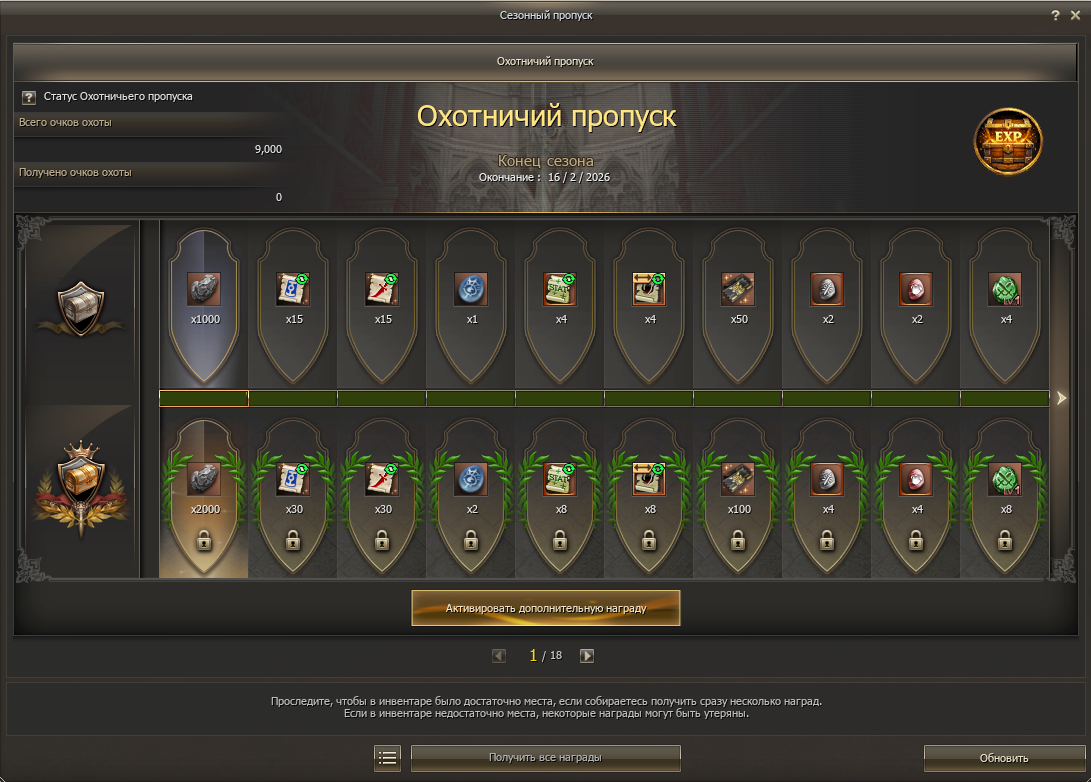Image resolution: width=1091 pixels, height=782 pixels.
Task: Open the EXP treasure chest icon
Action: [1007, 141]
